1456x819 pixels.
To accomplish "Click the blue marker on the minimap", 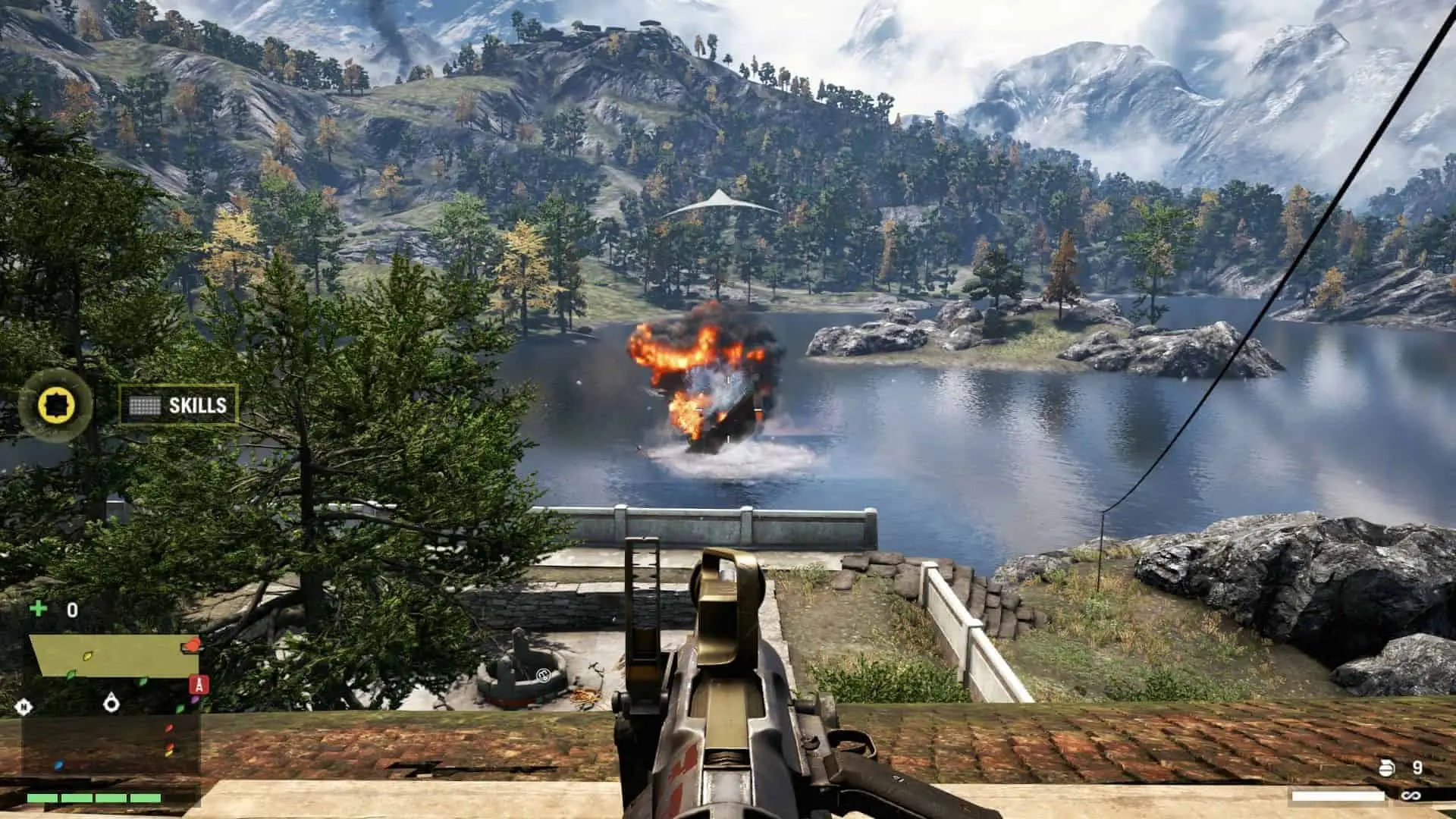I will pos(58,765).
